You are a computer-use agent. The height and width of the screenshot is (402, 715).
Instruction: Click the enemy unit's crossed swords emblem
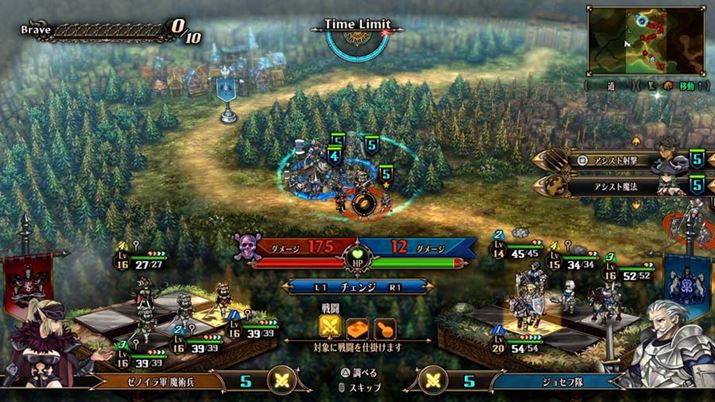click(x=282, y=380)
